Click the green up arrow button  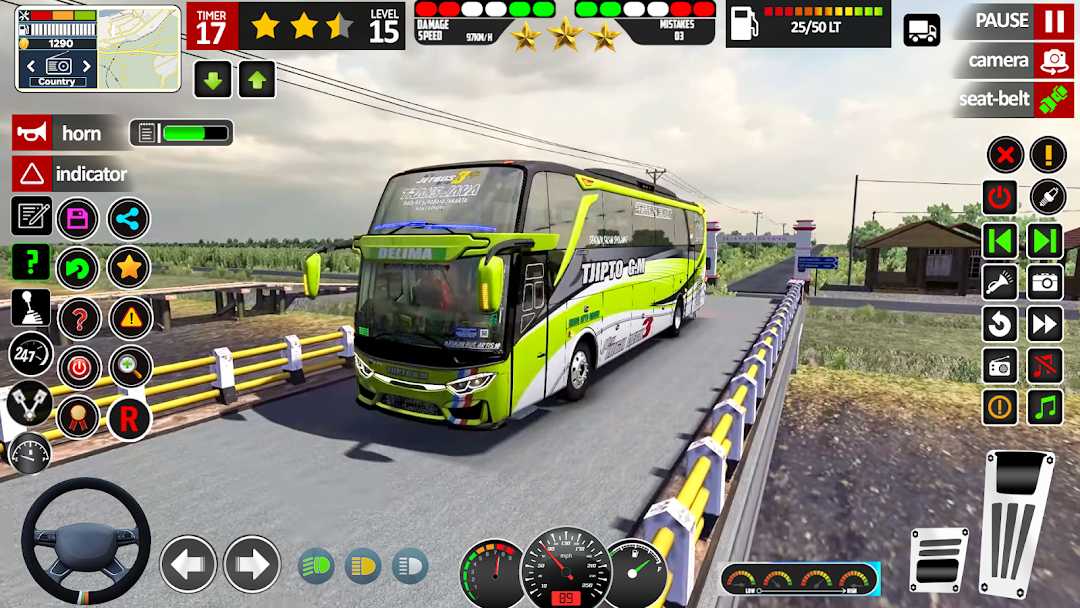[x=257, y=79]
